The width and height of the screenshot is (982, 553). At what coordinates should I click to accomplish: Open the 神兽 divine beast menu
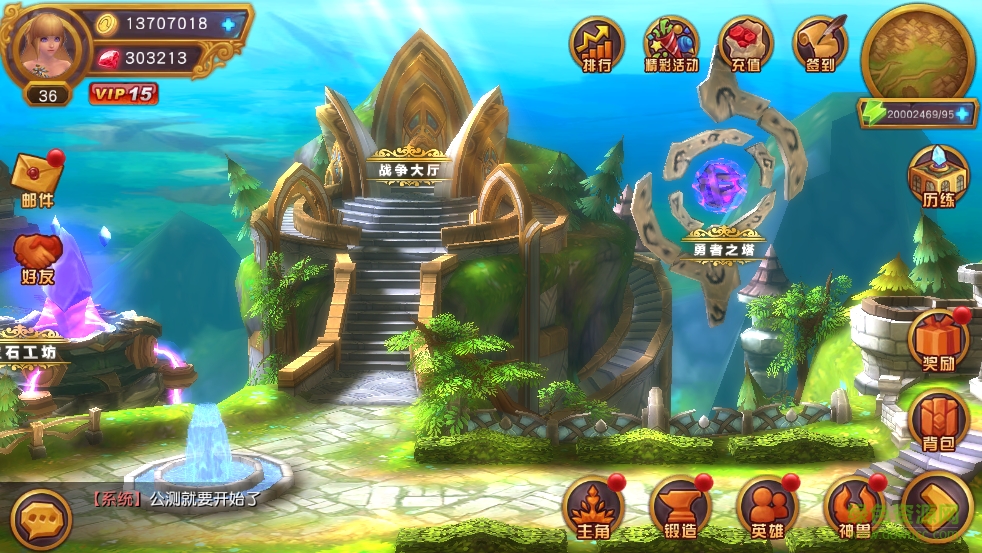(x=853, y=506)
